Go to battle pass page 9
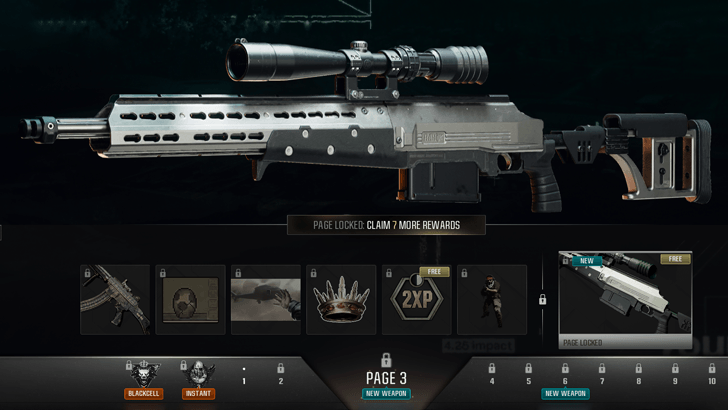This screenshot has height=410, width=728. (x=675, y=376)
